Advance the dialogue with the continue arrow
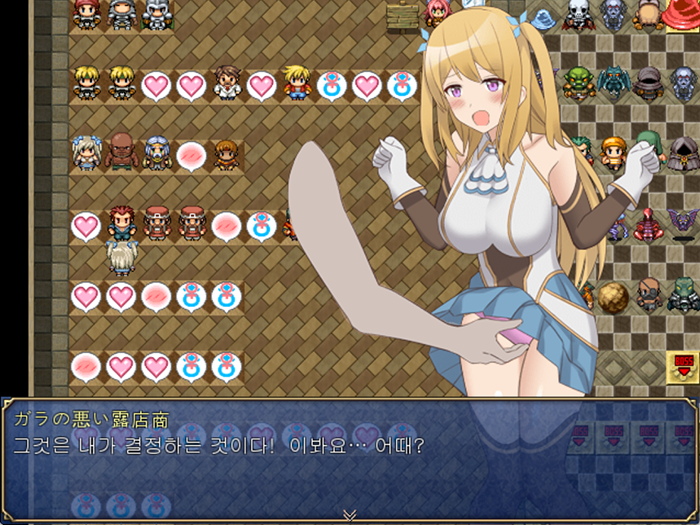 pyautogui.click(x=349, y=514)
